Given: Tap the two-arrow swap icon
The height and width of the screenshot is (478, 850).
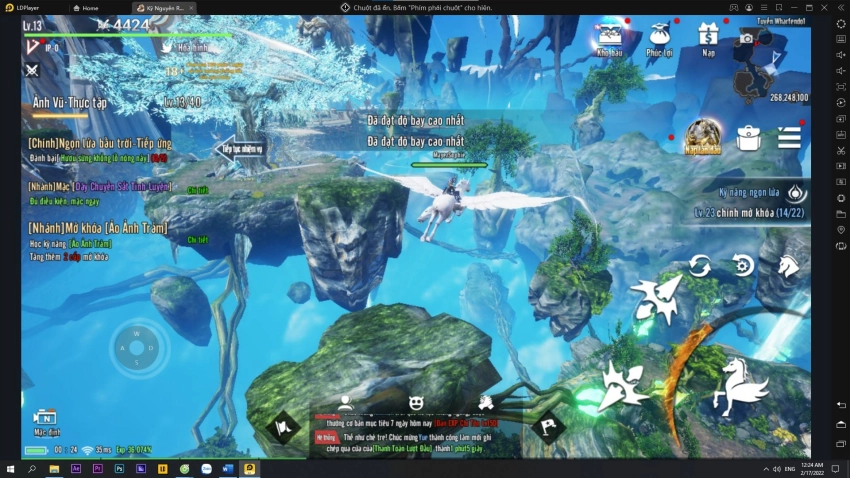Looking at the screenshot, I should (x=699, y=266).
